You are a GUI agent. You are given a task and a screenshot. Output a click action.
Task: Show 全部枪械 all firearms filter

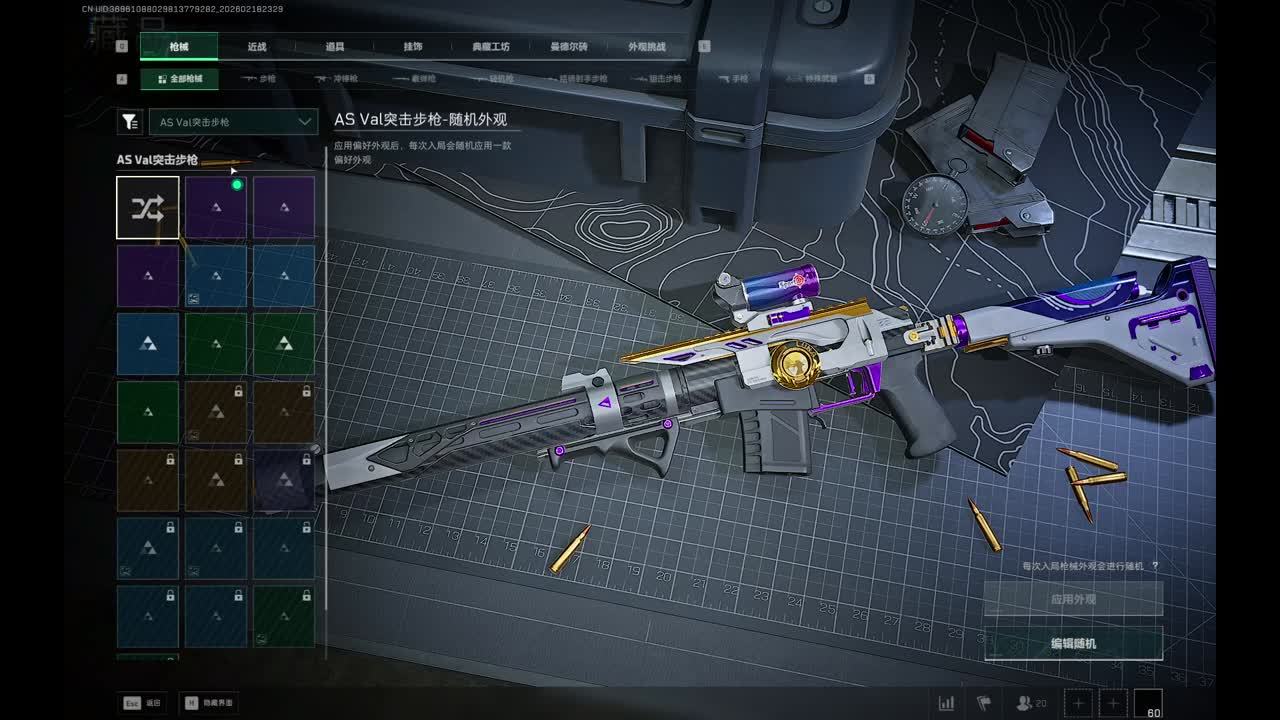(180, 78)
